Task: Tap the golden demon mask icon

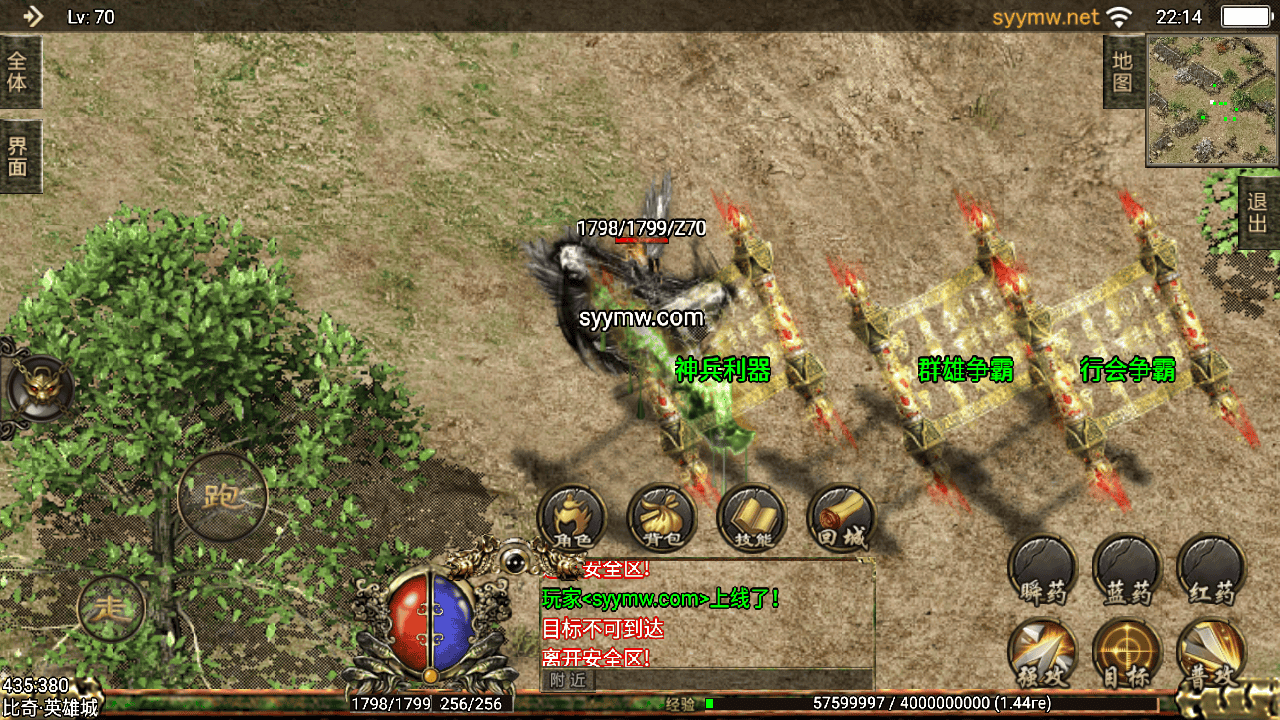Action: 40,388
